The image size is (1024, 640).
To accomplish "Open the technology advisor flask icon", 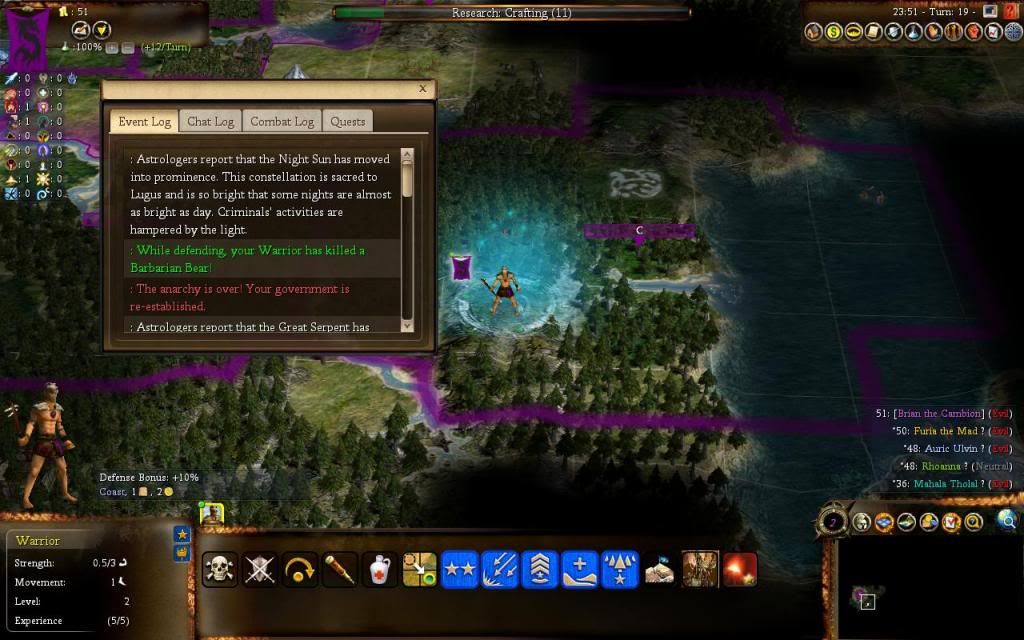I will pyautogui.click(x=915, y=32).
